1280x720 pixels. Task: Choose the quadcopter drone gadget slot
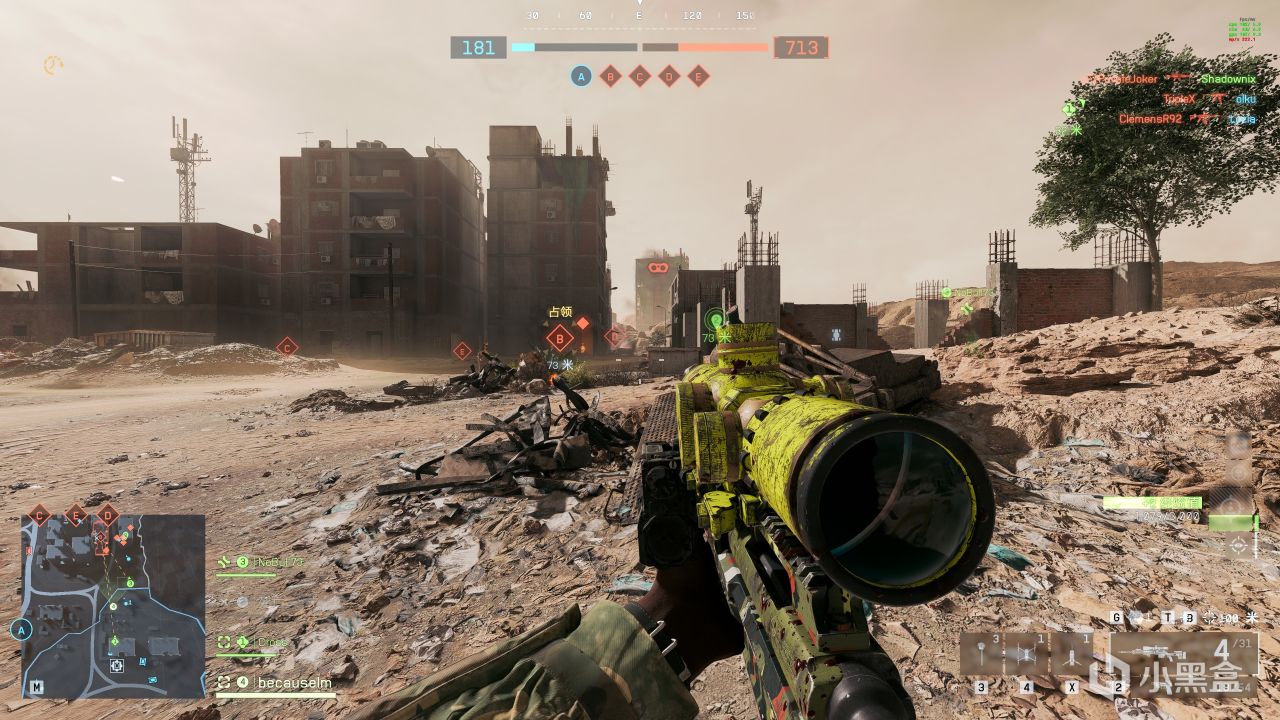[x=1027, y=655]
